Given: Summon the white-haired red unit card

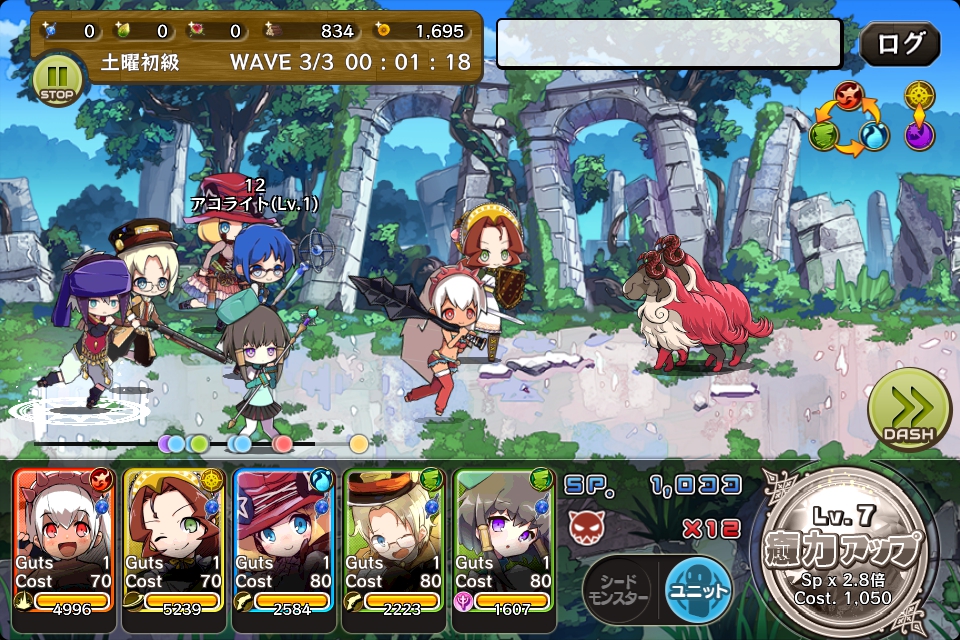Looking at the screenshot, I should coord(64,540).
